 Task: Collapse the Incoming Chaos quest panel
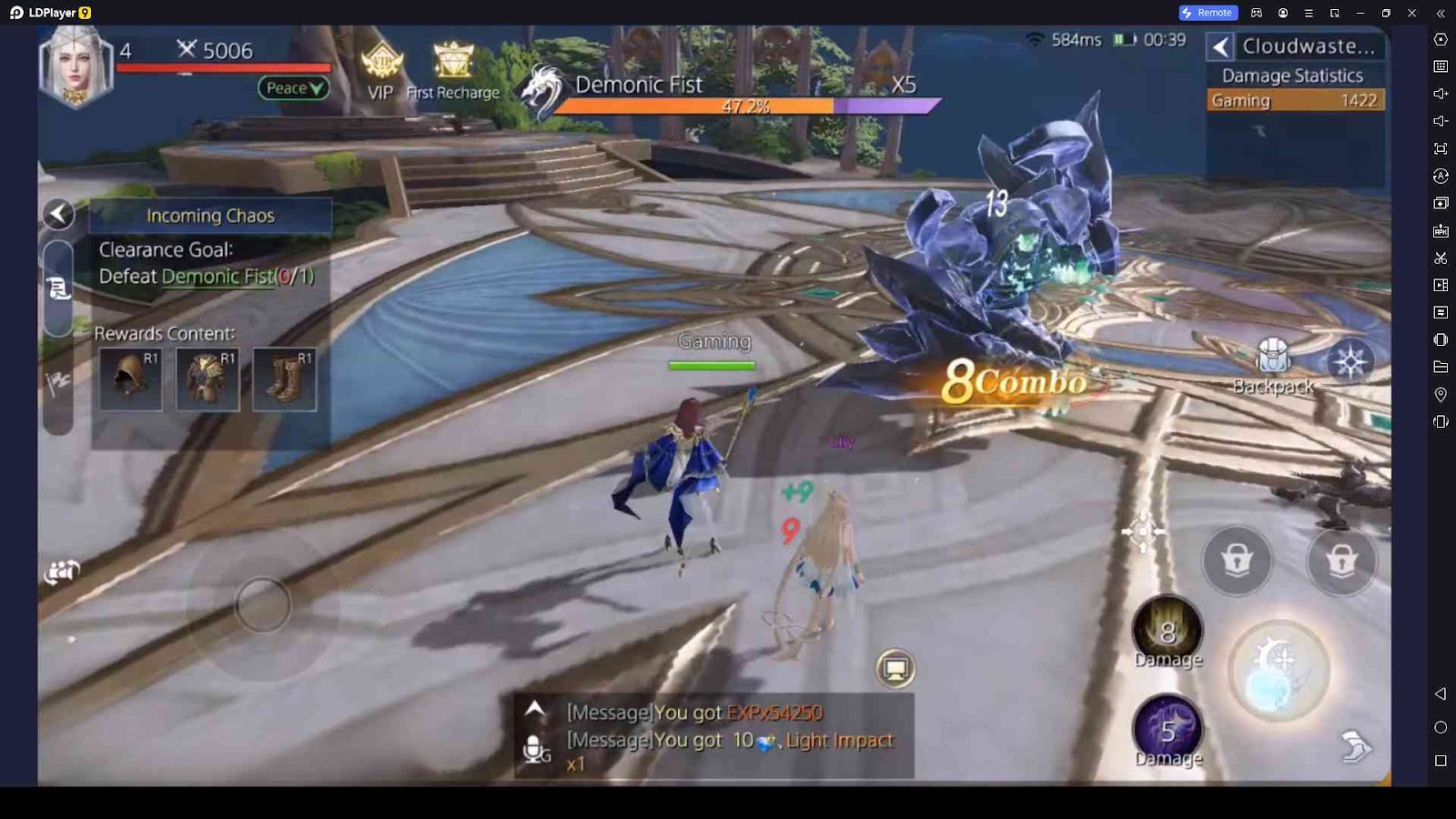pos(59,215)
